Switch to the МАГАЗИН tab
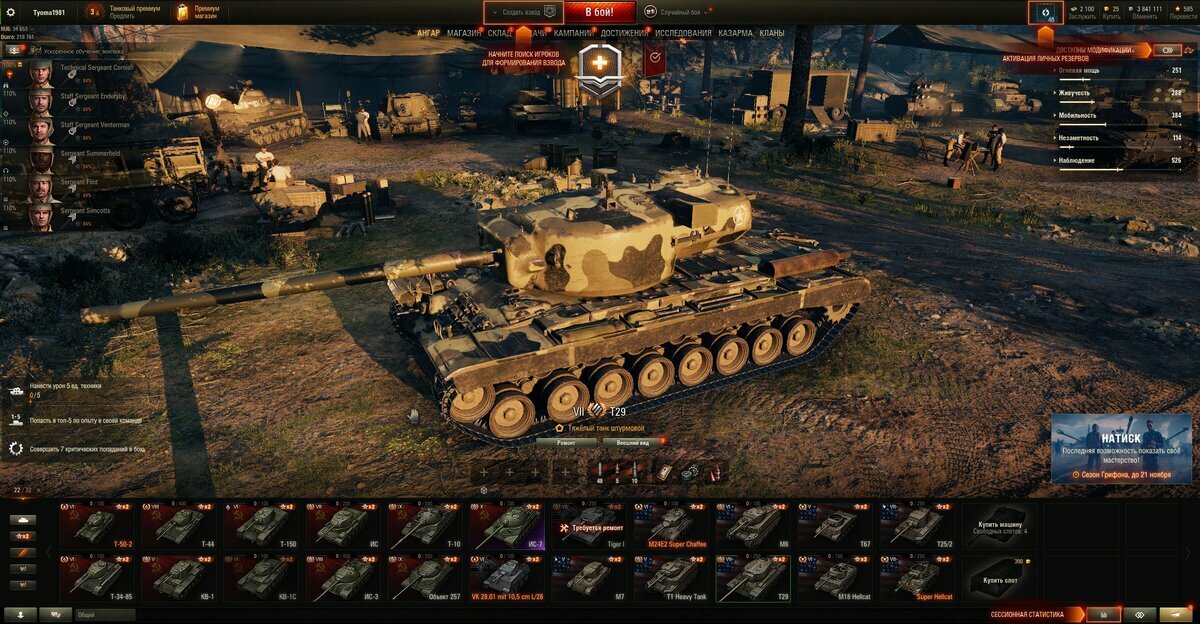The height and width of the screenshot is (624, 1200). tap(463, 33)
